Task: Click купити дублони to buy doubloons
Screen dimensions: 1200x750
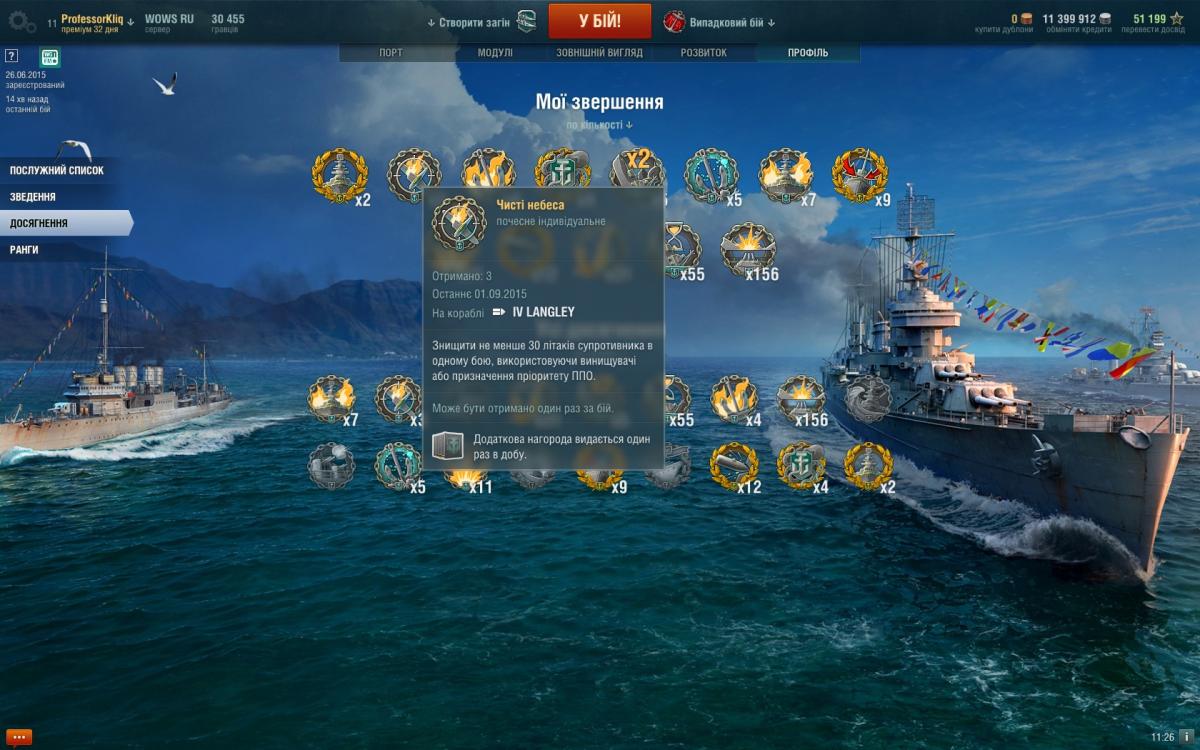Action: coord(1003,30)
